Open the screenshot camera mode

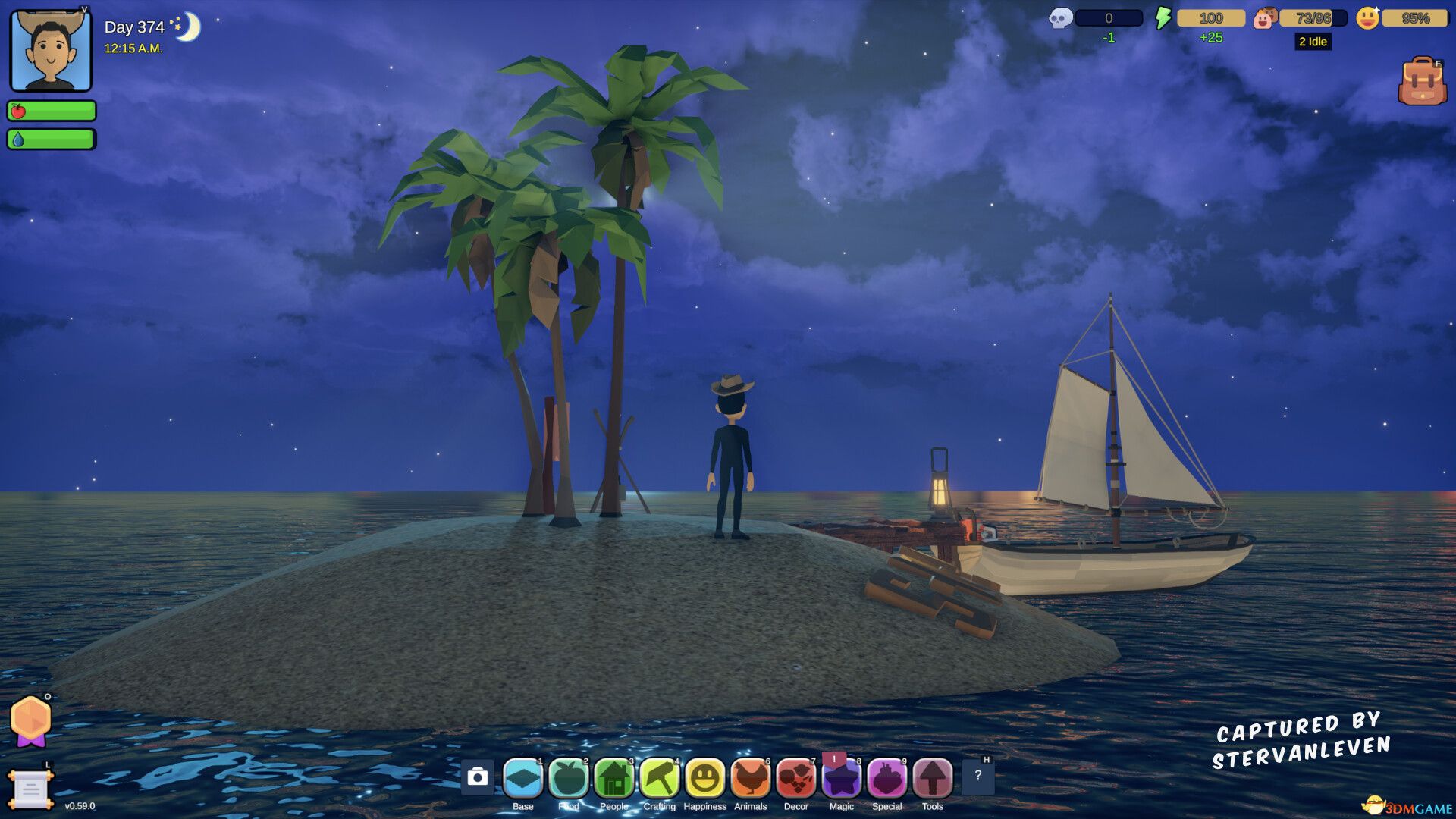[x=478, y=777]
